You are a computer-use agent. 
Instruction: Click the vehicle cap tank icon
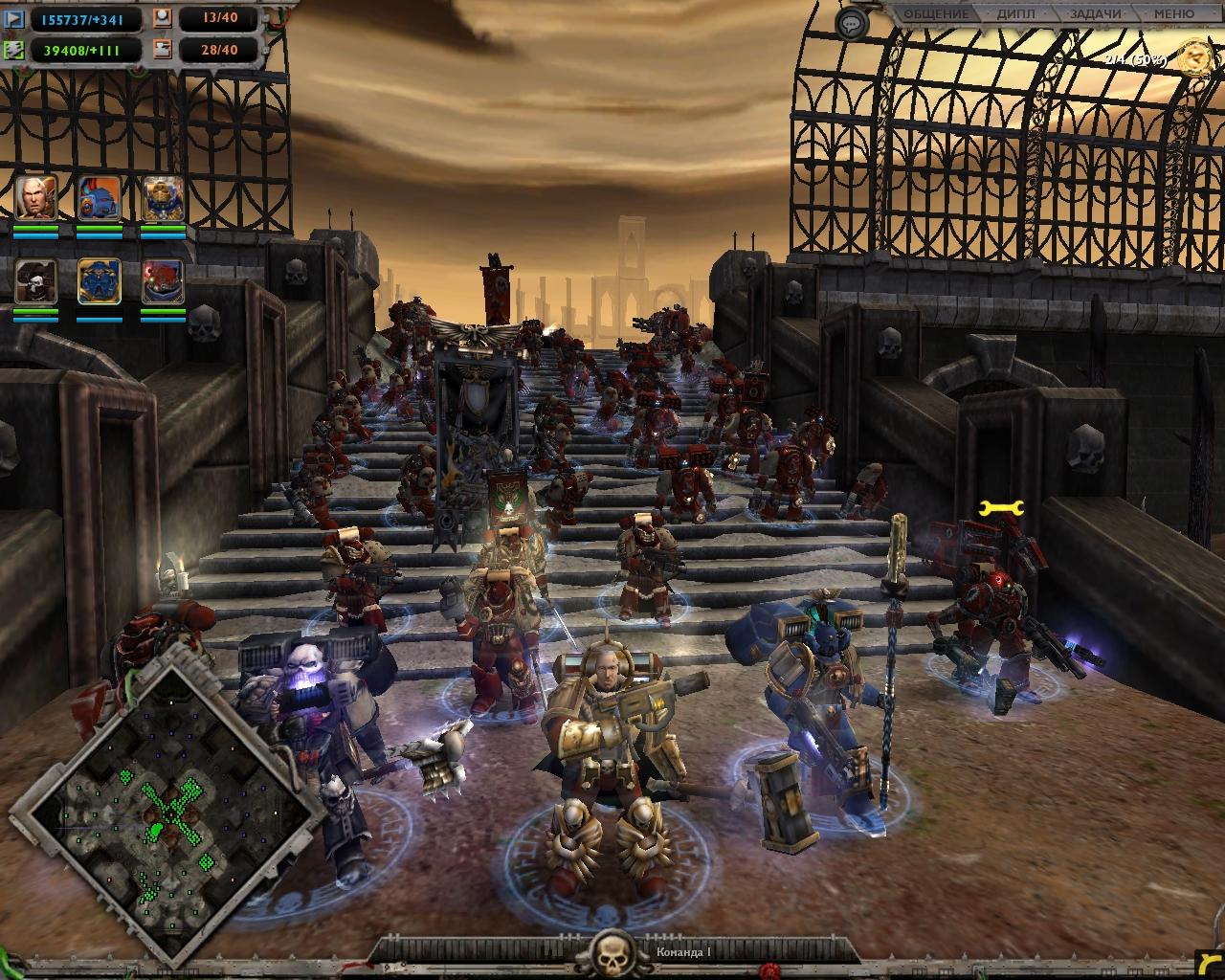[163, 49]
